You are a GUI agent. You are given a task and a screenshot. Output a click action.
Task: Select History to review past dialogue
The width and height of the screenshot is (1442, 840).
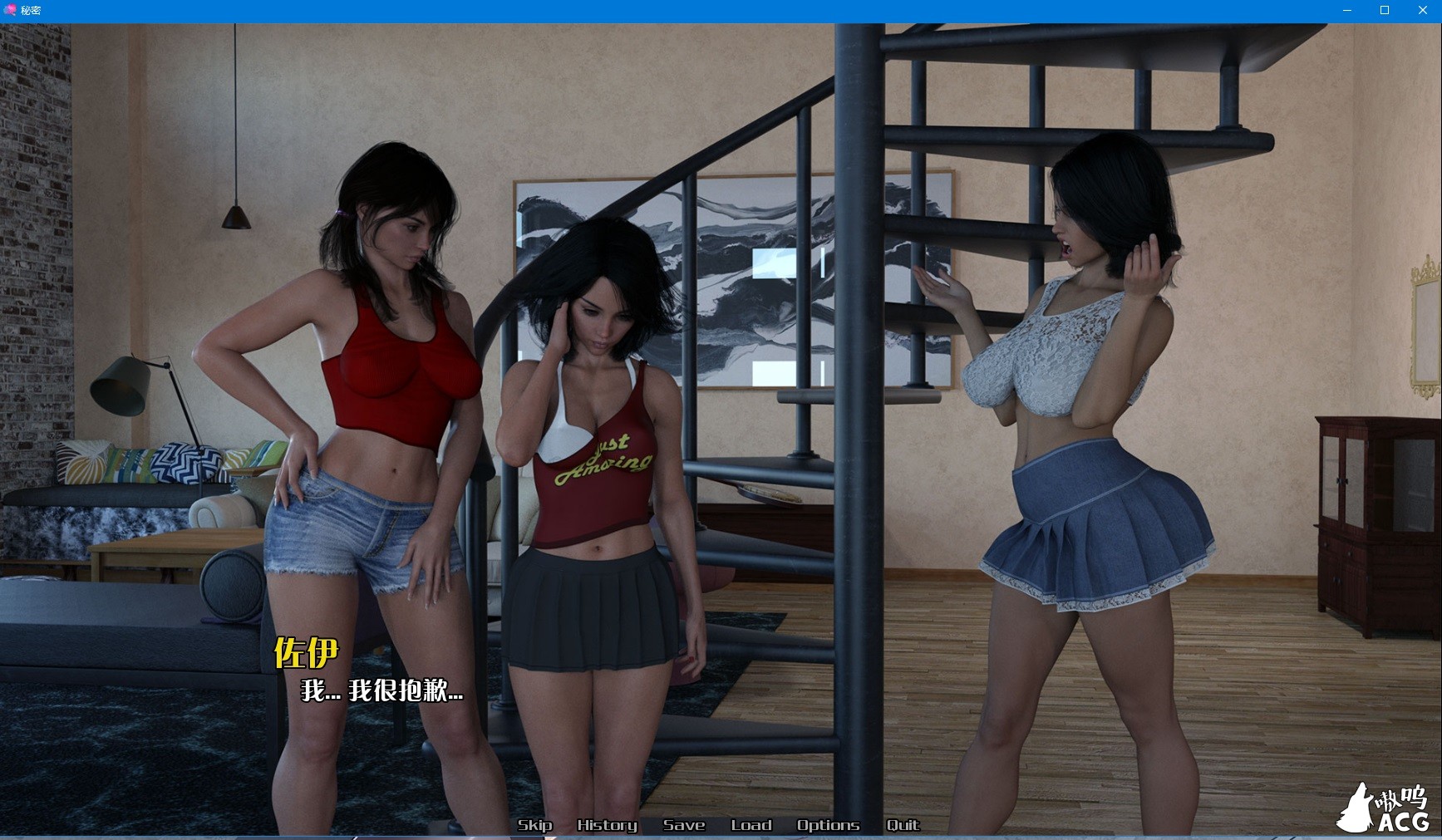(607, 825)
